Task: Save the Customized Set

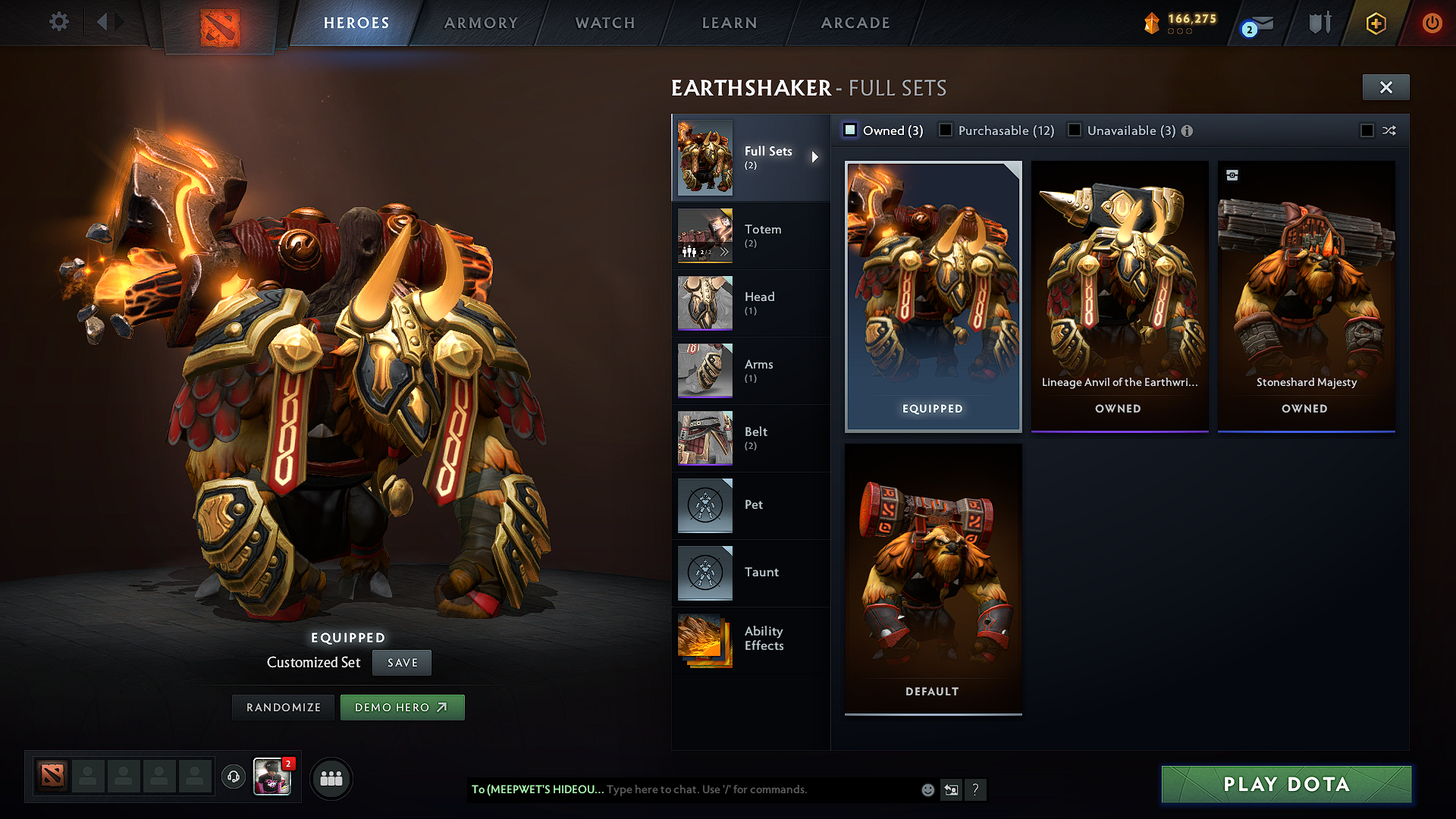Action: (401, 662)
